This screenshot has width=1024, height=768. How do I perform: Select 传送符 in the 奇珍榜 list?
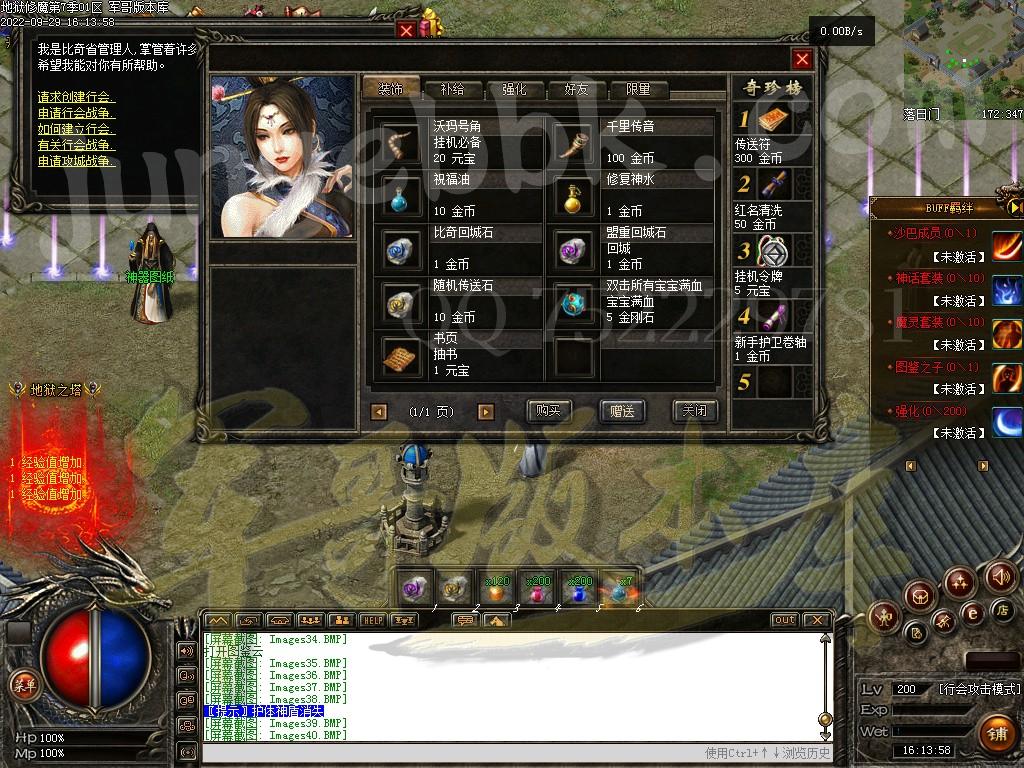point(773,121)
